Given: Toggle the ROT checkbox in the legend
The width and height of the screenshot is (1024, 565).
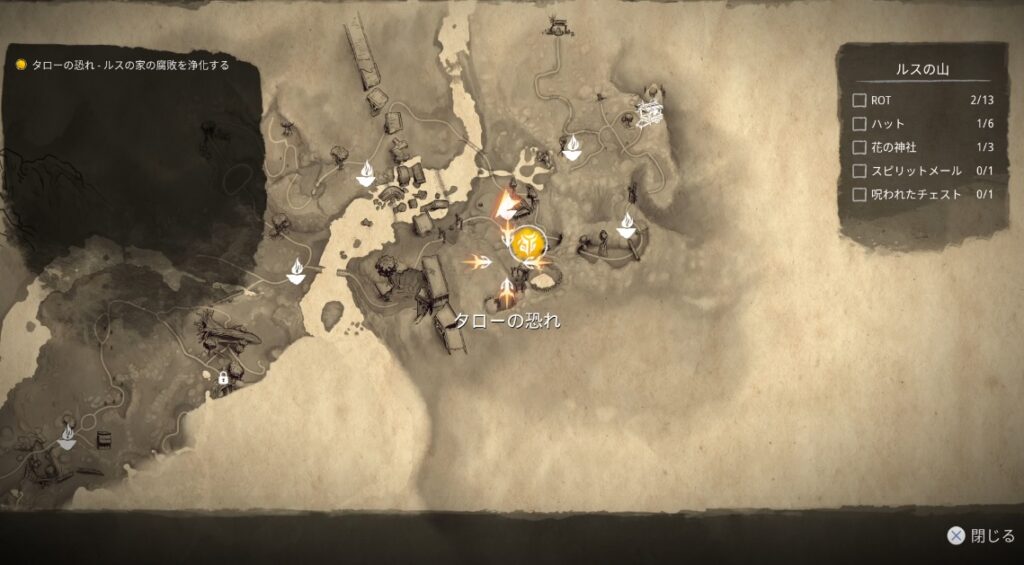Looking at the screenshot, I should (x=859, y=100).
